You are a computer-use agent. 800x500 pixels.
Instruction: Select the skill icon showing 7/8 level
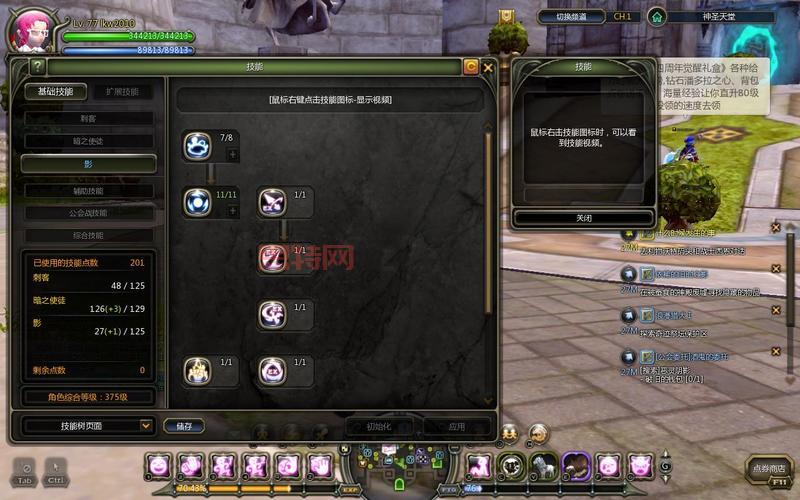click(198, 147)
